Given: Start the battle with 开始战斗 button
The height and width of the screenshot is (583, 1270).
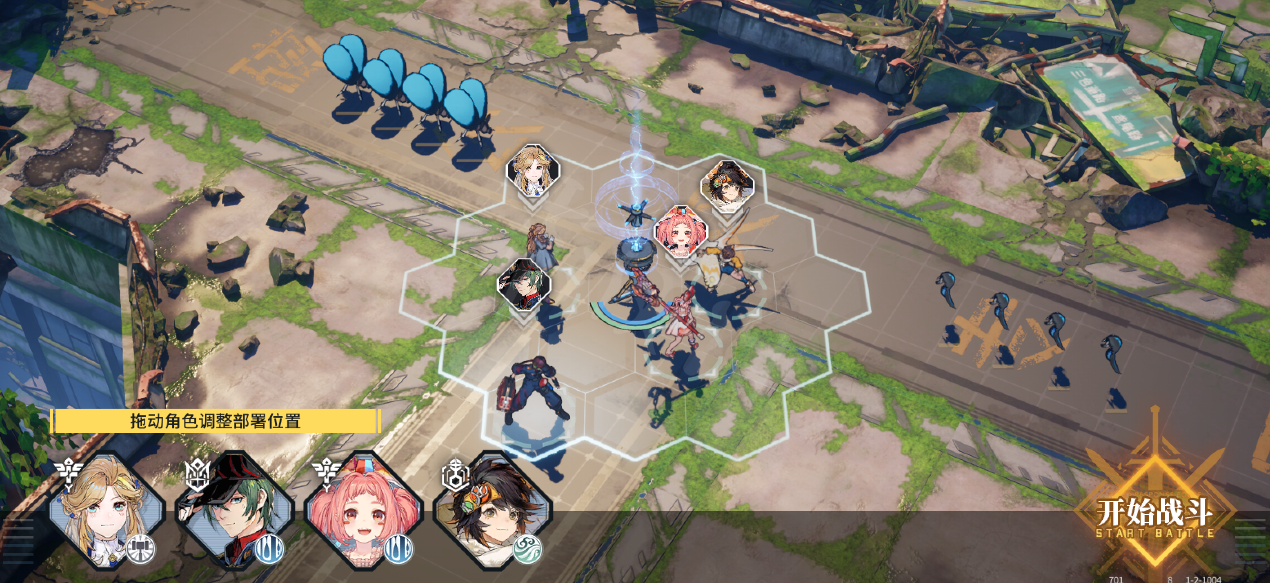Looking at the screenshot, I should click(x=1154, y=515).
